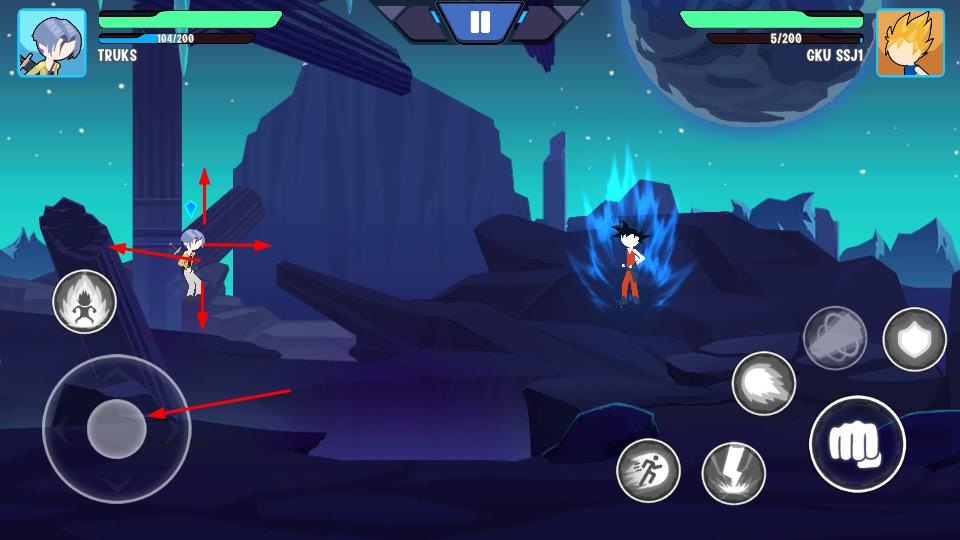Select the Gku SSJ1 enemy portrait

point(910,43)
